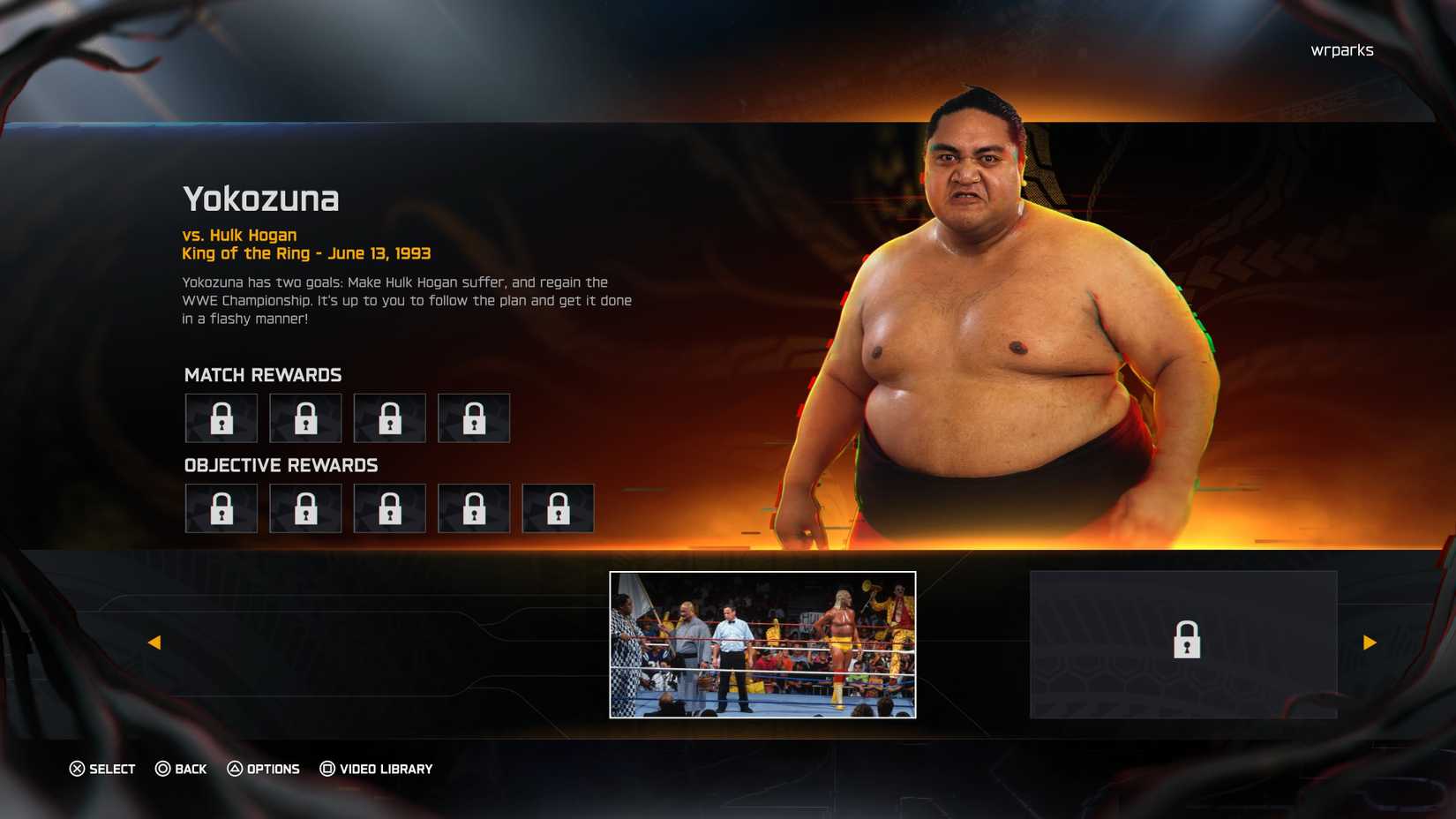Click the last Objective Rewards lock icon
The height and width of the screenshot is (819, 1456).
[558, 508]
